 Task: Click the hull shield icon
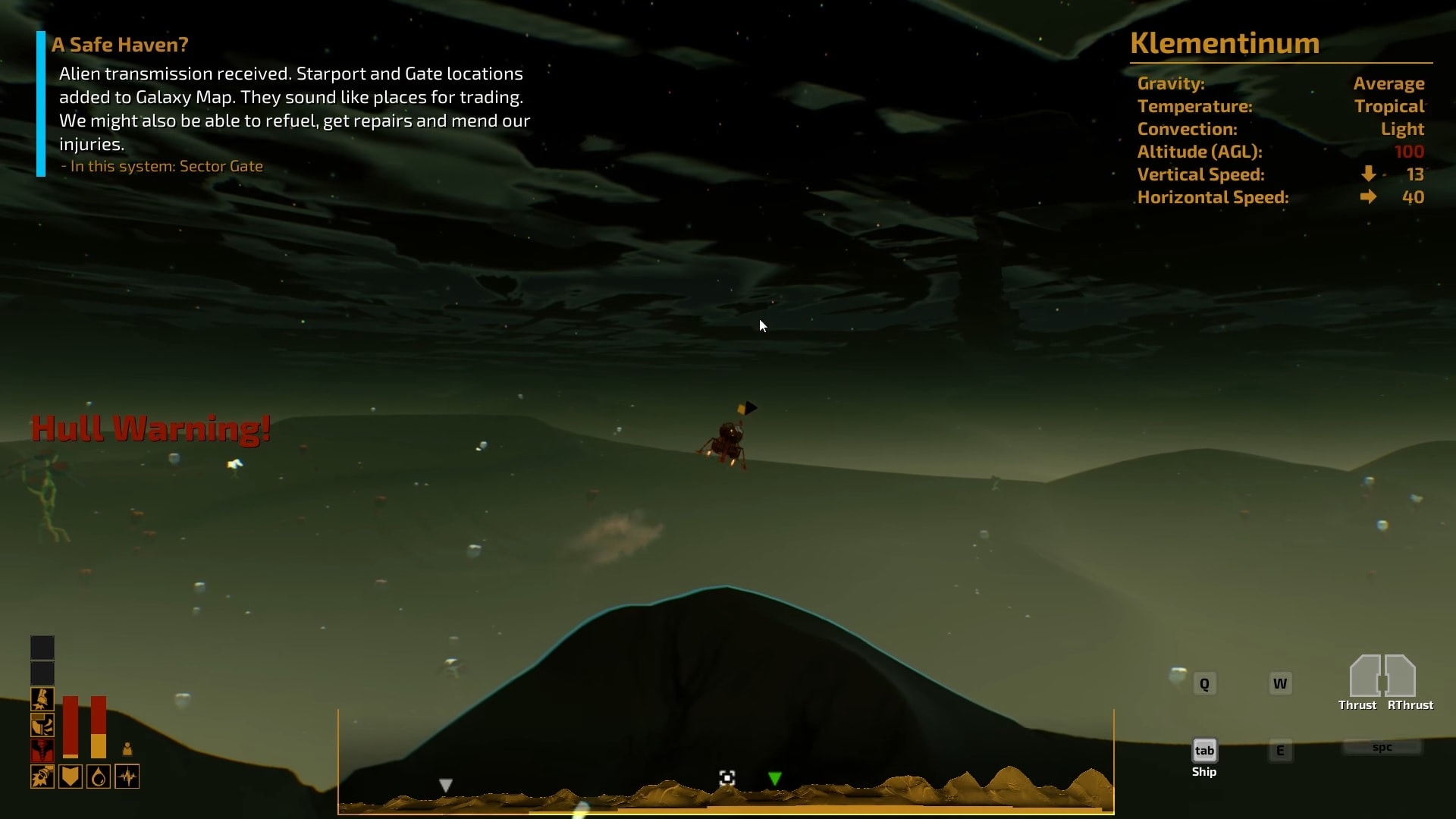point(71,777)
